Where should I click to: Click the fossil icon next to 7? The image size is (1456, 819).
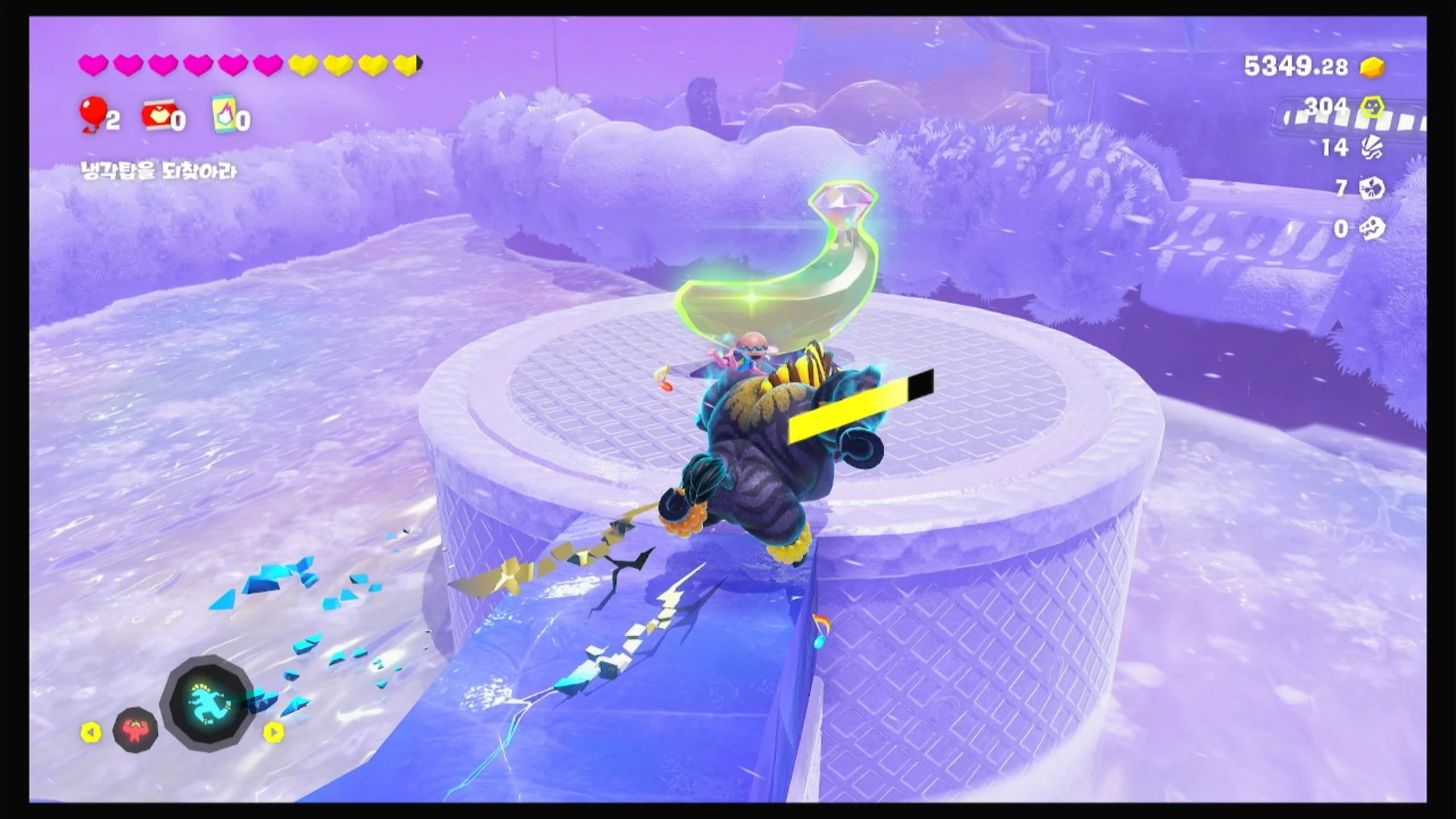pyautogui.click(x=1371, y=188)
